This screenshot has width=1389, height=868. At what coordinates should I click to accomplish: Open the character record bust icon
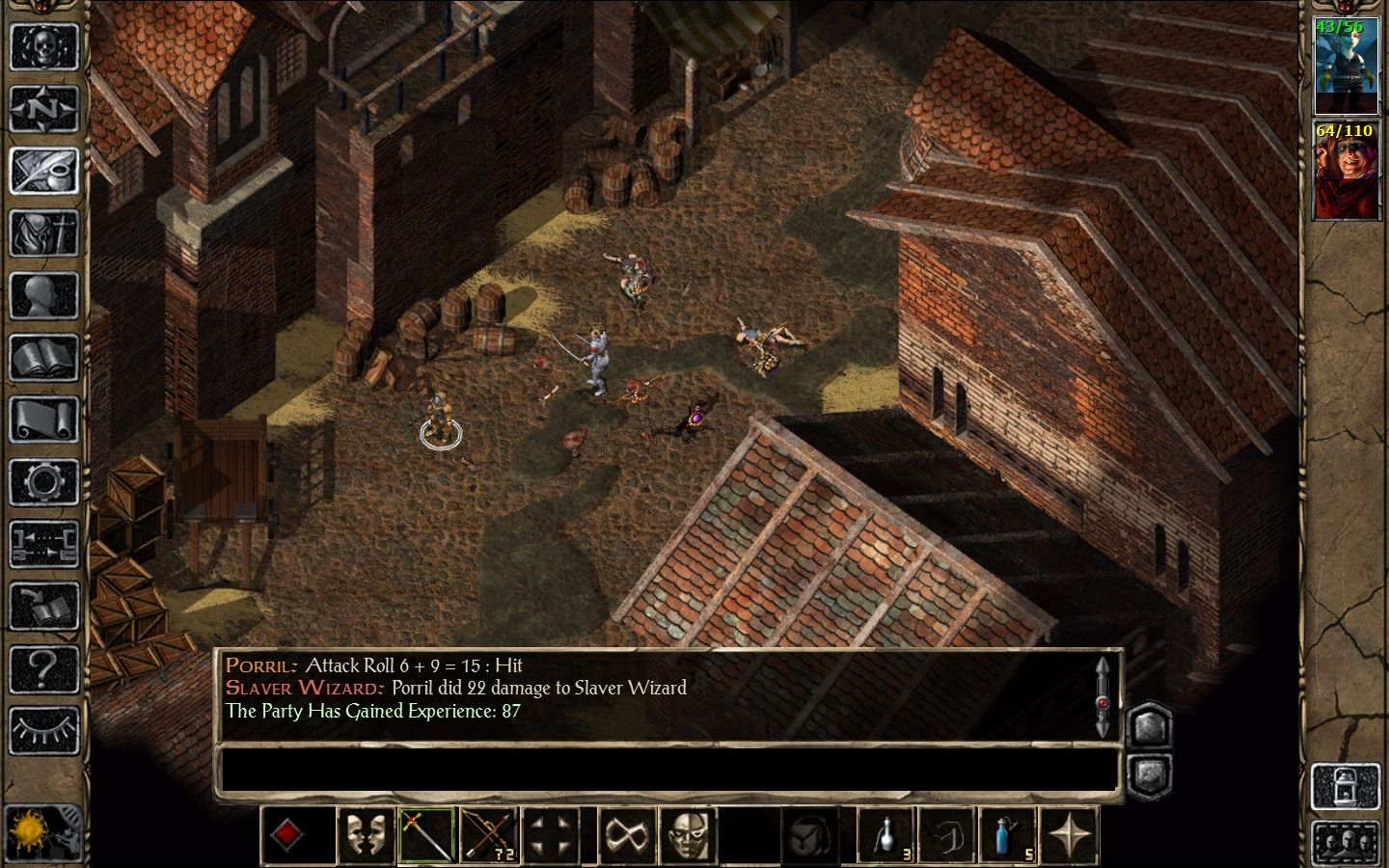coord(43,296)
